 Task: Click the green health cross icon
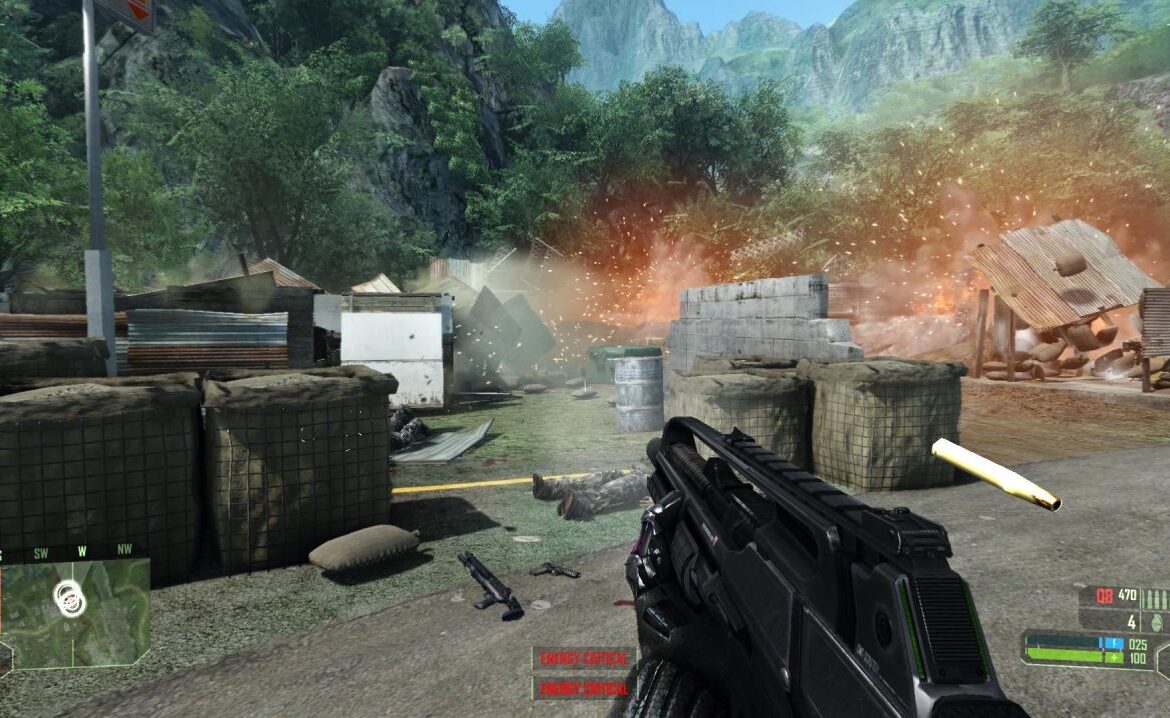coord(1115,658)
